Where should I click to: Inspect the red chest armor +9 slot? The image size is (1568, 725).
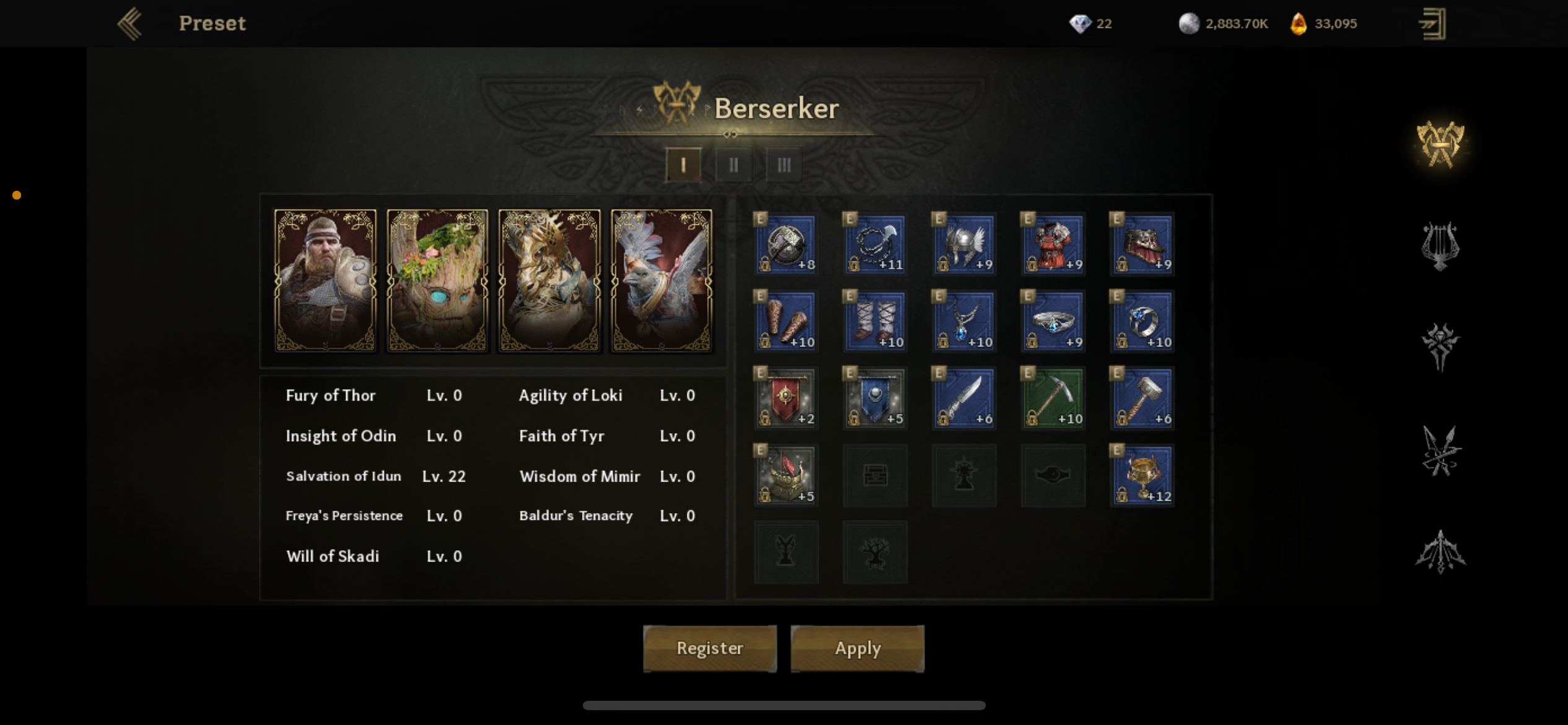[1053, 244]
